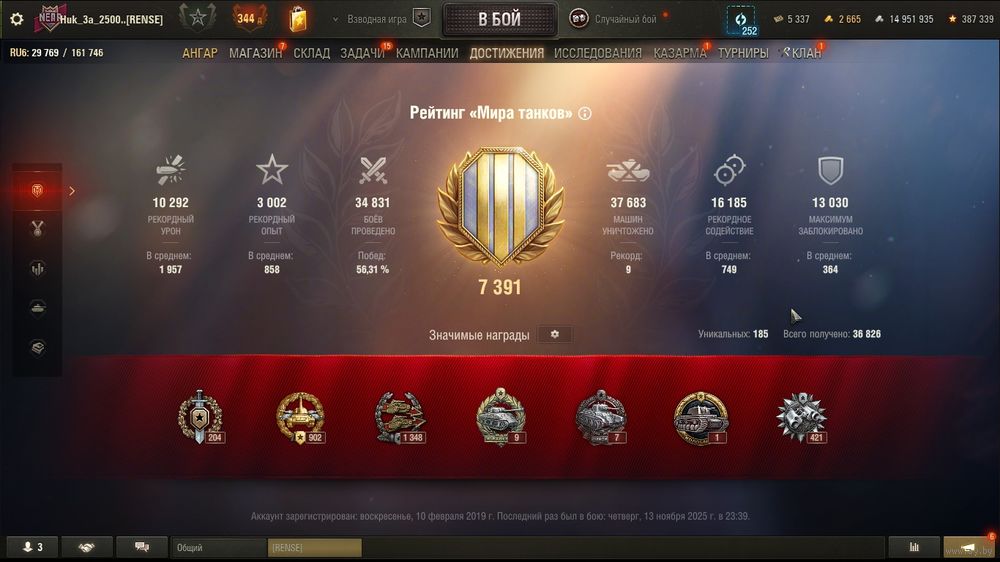The height and width of the screenshot is (562, 1000).
Task: Open the [RENSE] clan chat tab
Action: point(314,548)
